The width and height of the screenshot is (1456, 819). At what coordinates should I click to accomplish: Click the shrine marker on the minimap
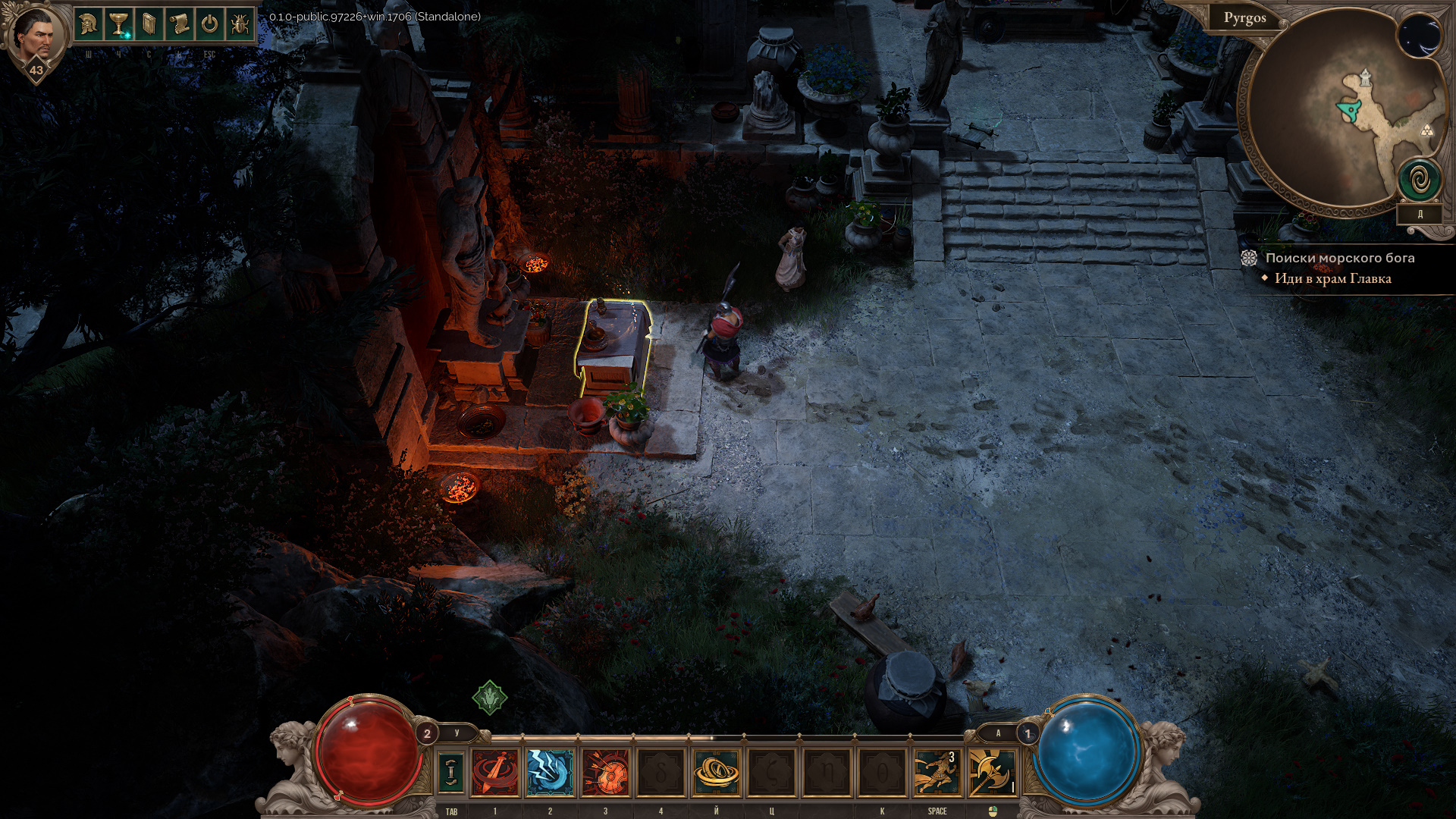coord(1364,77)
